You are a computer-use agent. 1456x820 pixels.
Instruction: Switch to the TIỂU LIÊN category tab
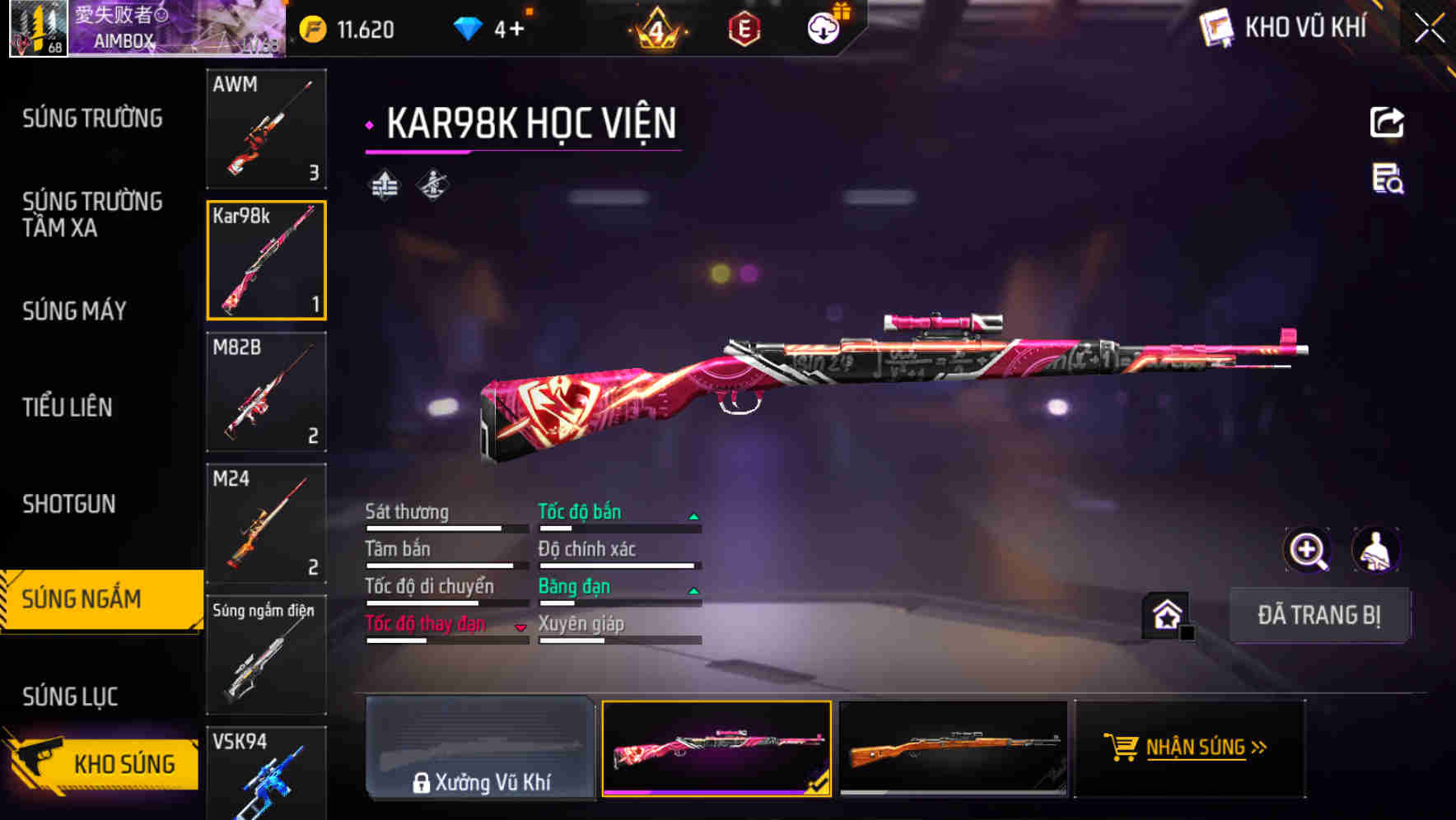69,407
